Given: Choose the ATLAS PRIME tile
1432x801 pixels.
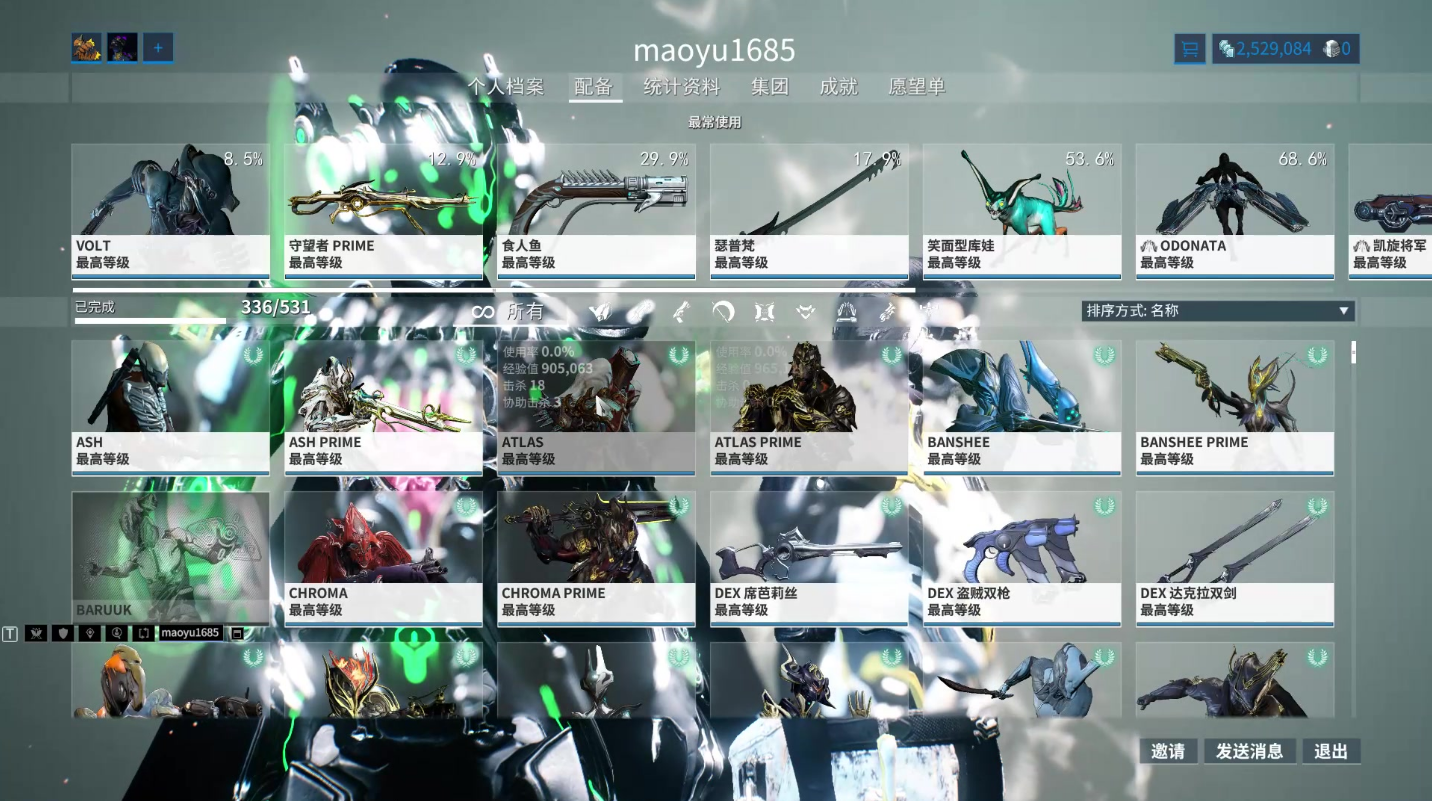Looking at the screenshot, I should click(808, 407).
